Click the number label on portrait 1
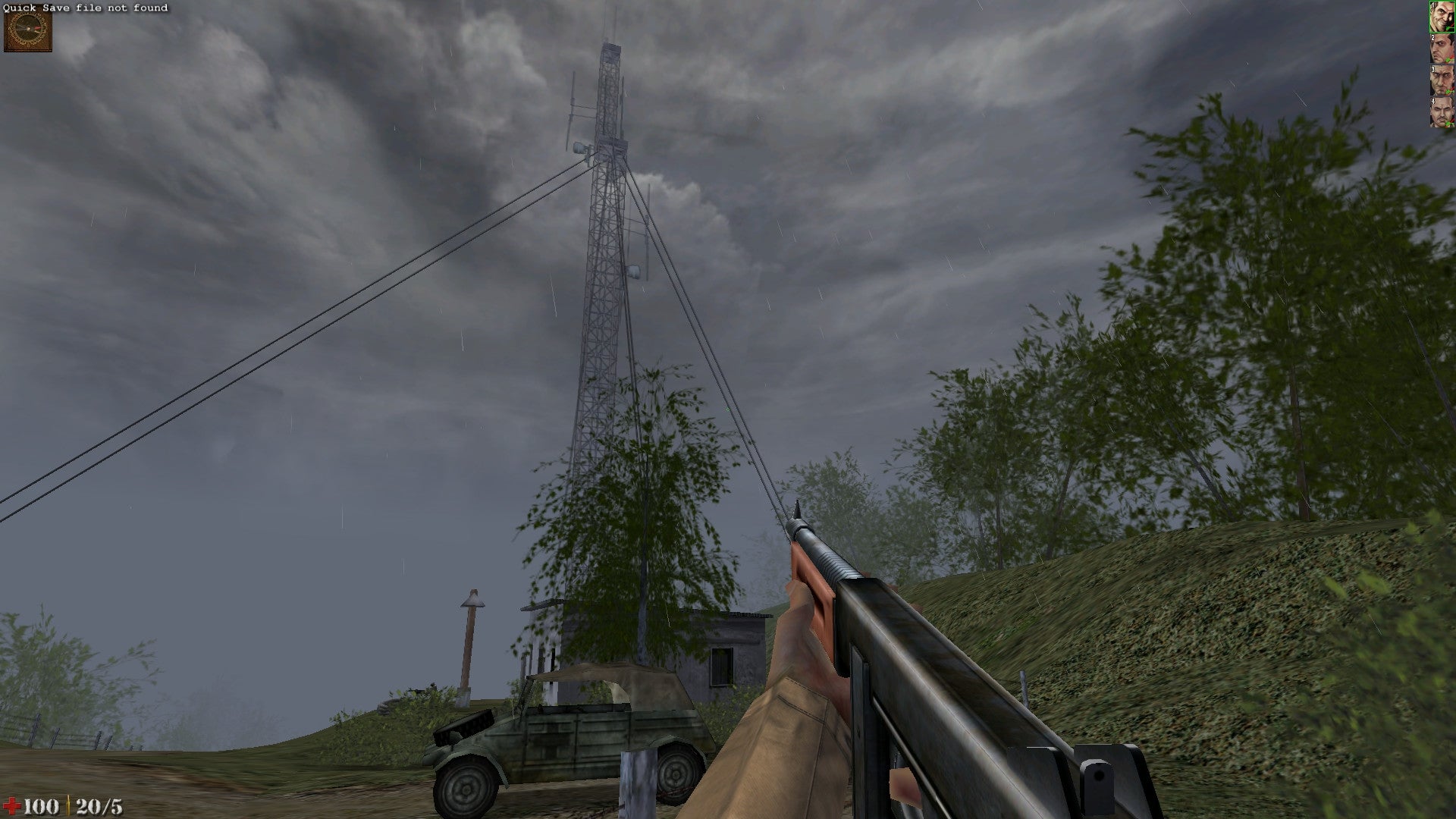 click(1432, 6)
